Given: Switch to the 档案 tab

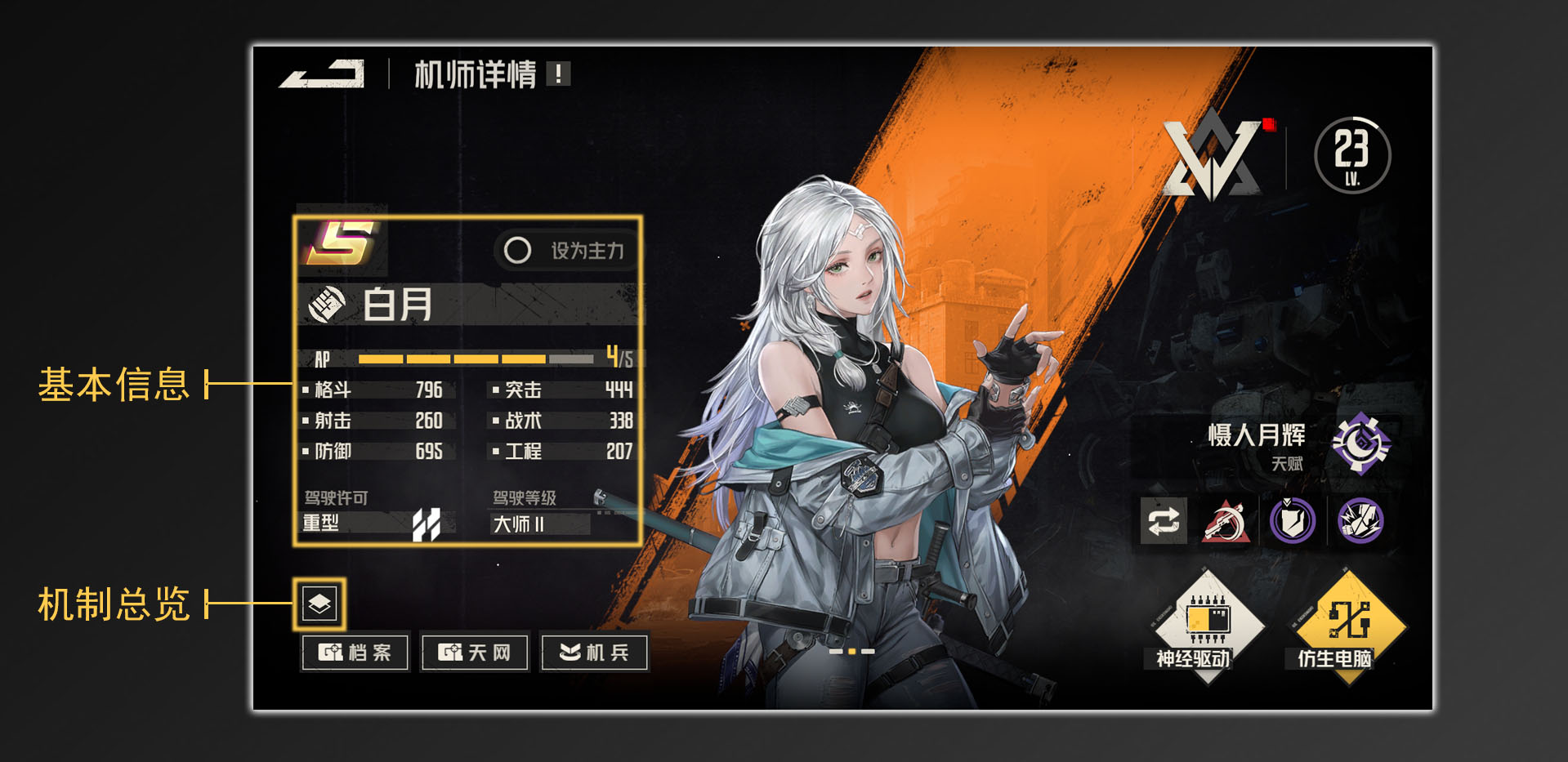Looking at the screenshot, I should [x=355, y=652].
